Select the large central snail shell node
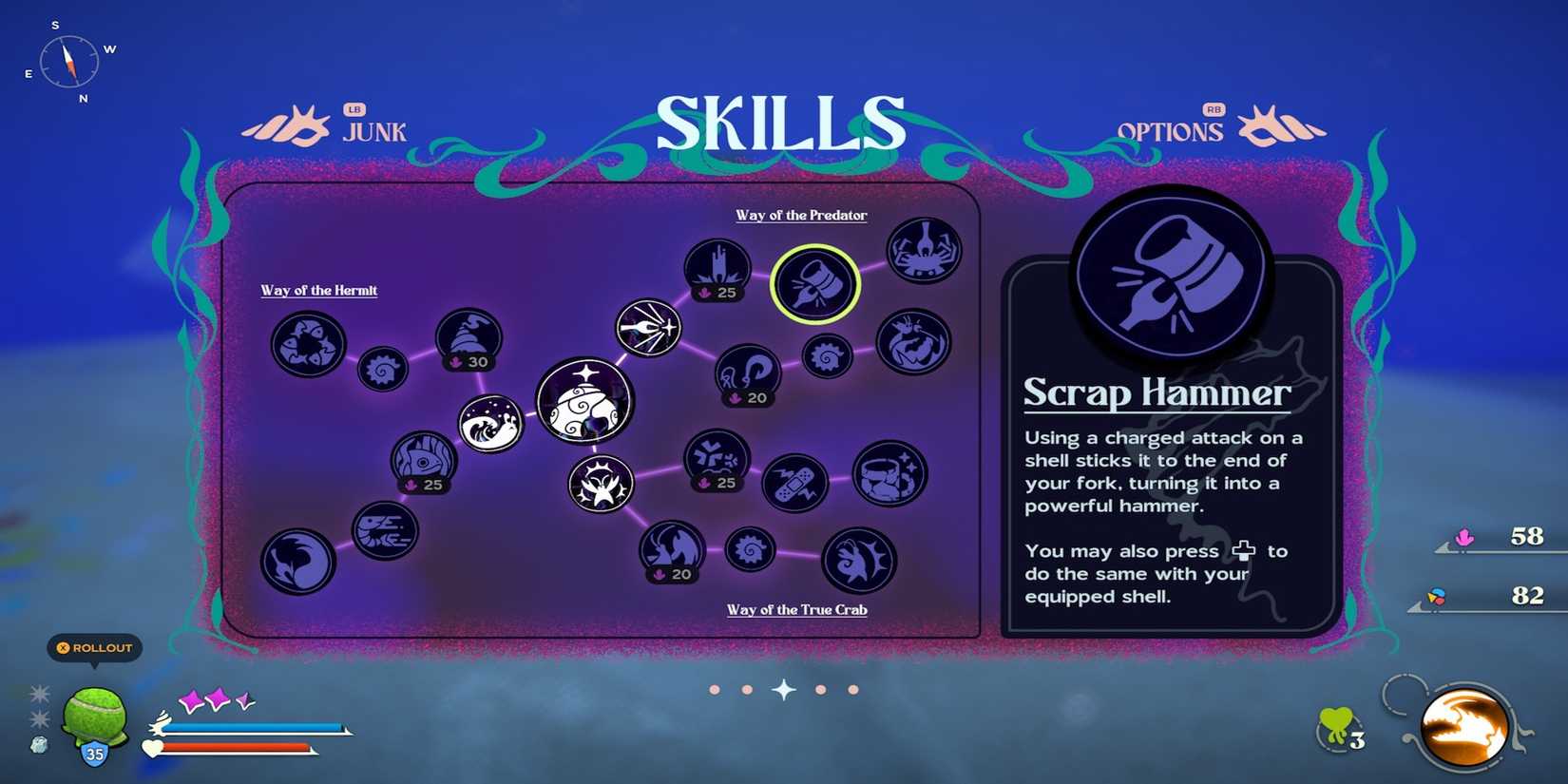 click(x=583, y=403)
